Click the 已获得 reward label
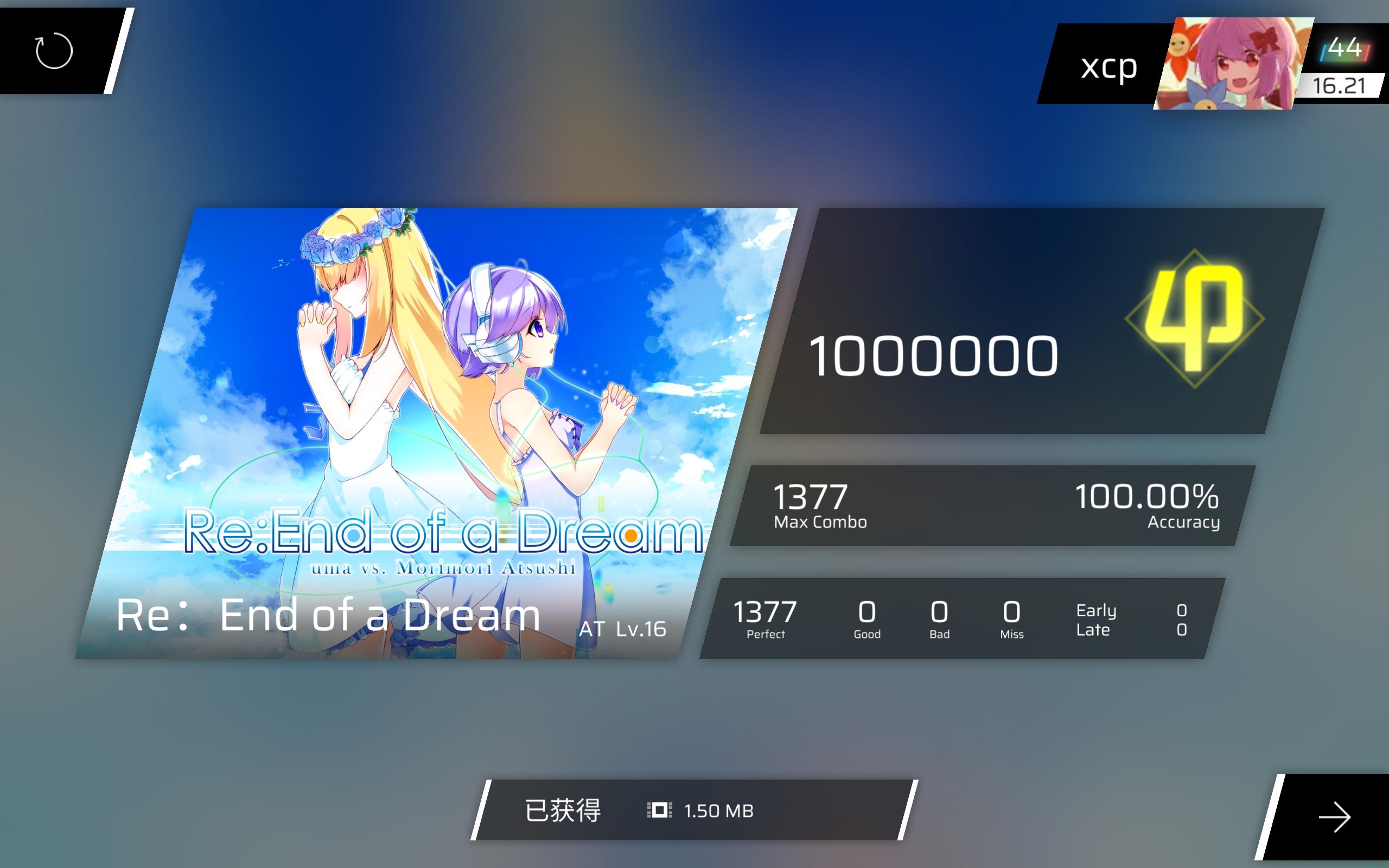 pyautogui.click(x=563, y=810)
